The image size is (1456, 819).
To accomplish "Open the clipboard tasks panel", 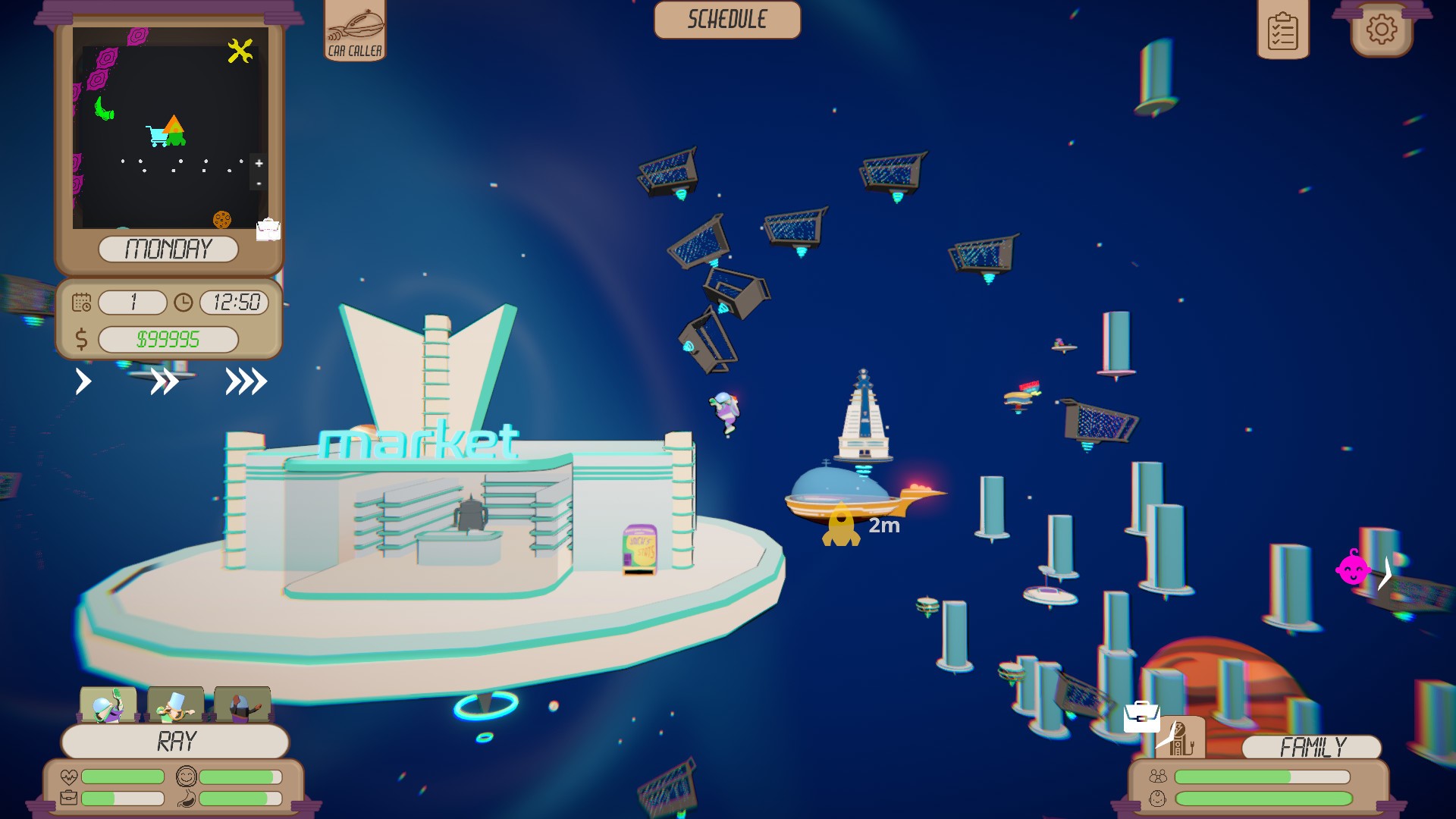I will (x=1283, y=30).
